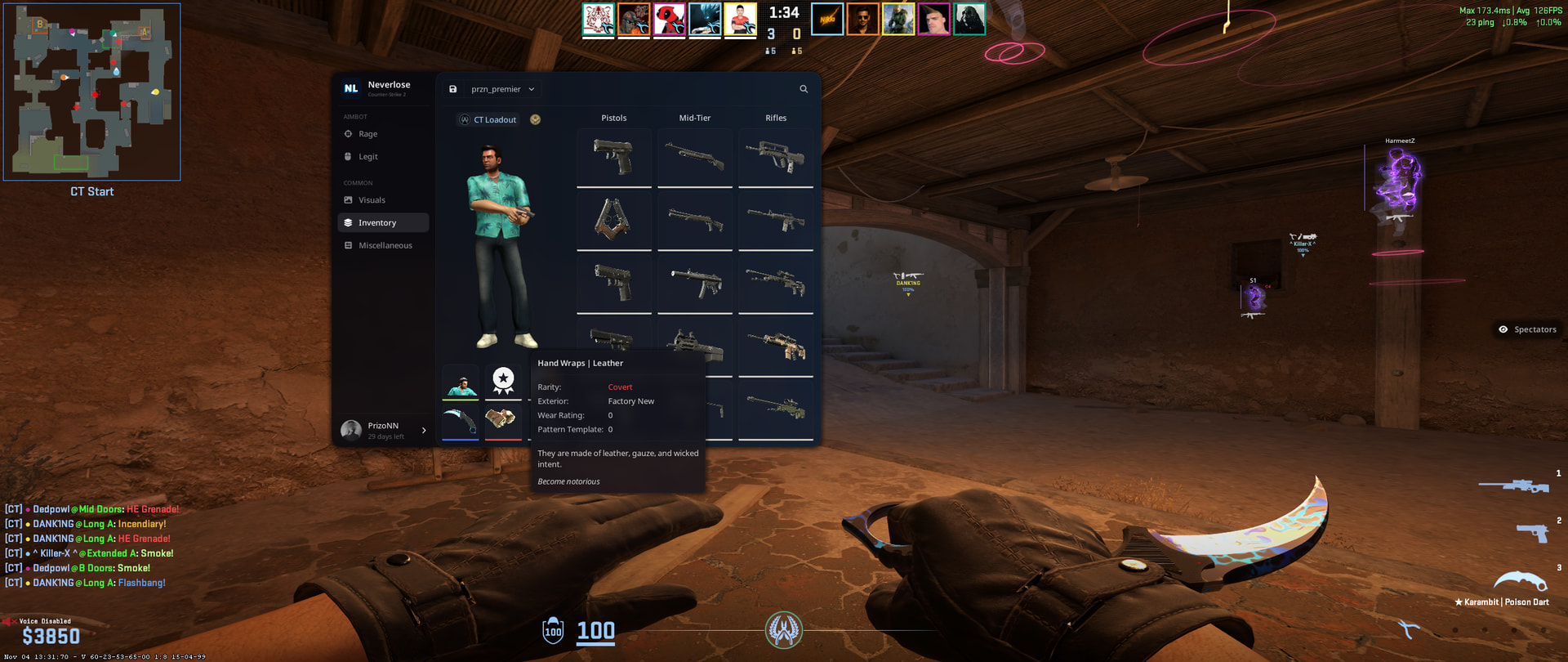The width and height of the screenshot is (1568, 662).
Task: Toggle the CT Loadout team selector
Action: 488,120
